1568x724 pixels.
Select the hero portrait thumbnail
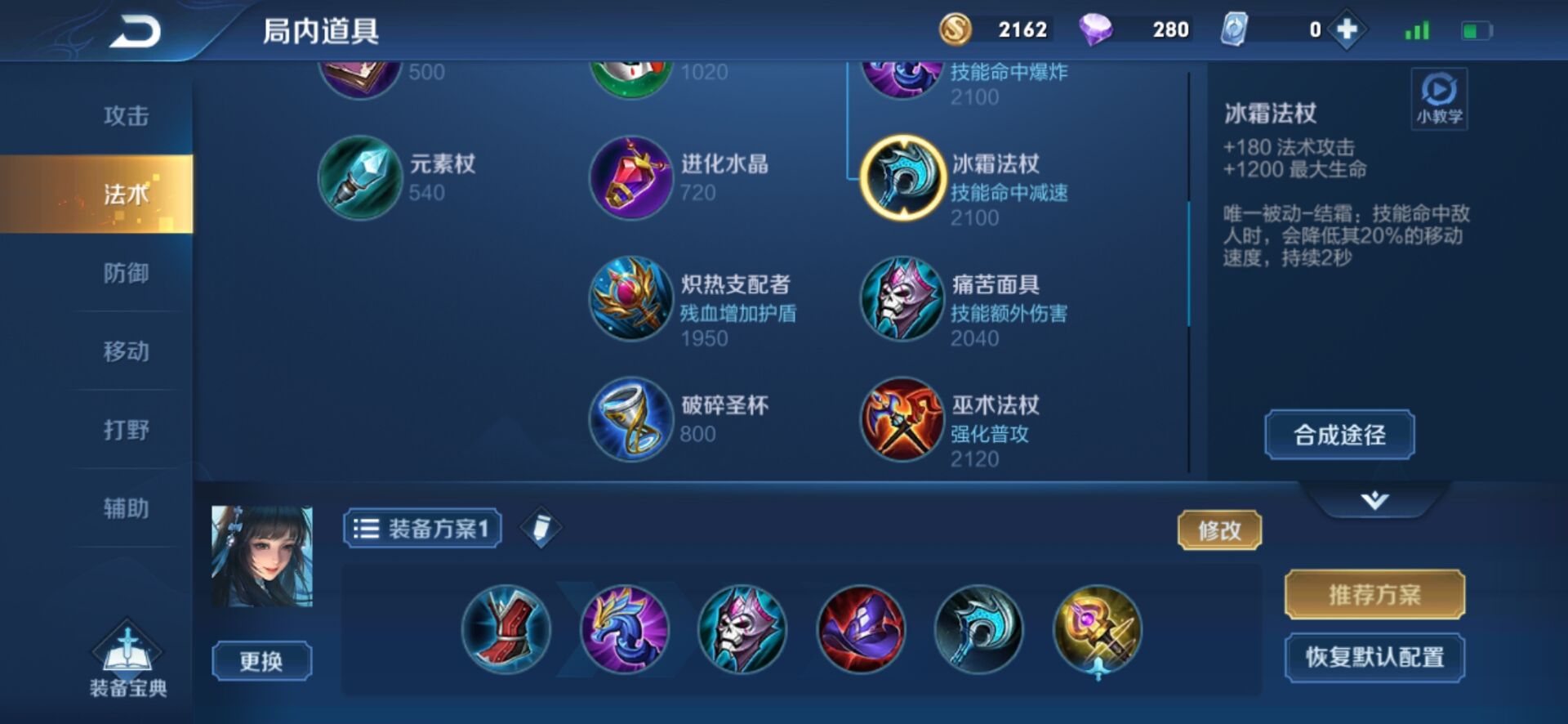261,556
